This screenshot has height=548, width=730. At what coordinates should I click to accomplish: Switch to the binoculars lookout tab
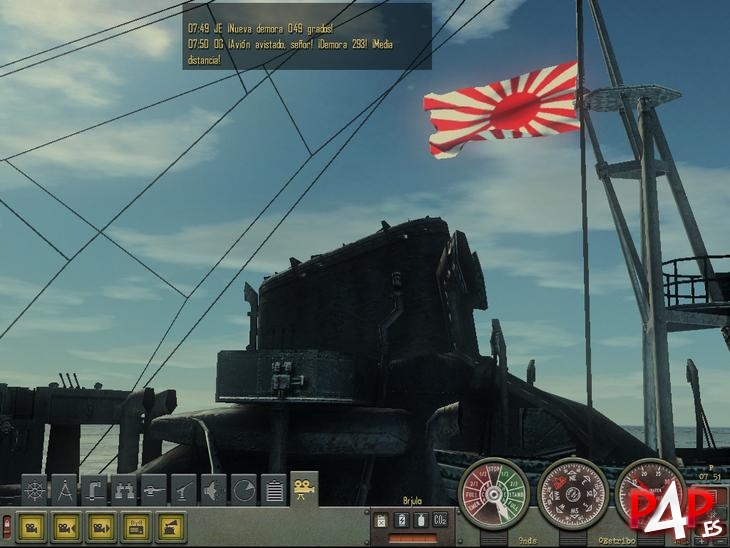coord(125,491)
